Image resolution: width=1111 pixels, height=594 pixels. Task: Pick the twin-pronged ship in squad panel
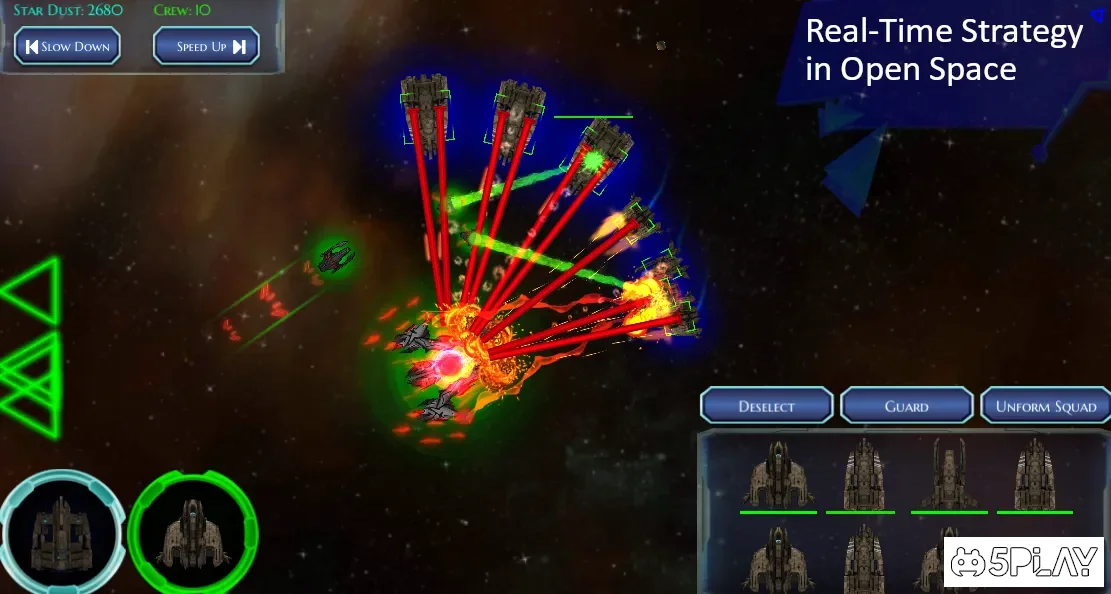point(948,473)
